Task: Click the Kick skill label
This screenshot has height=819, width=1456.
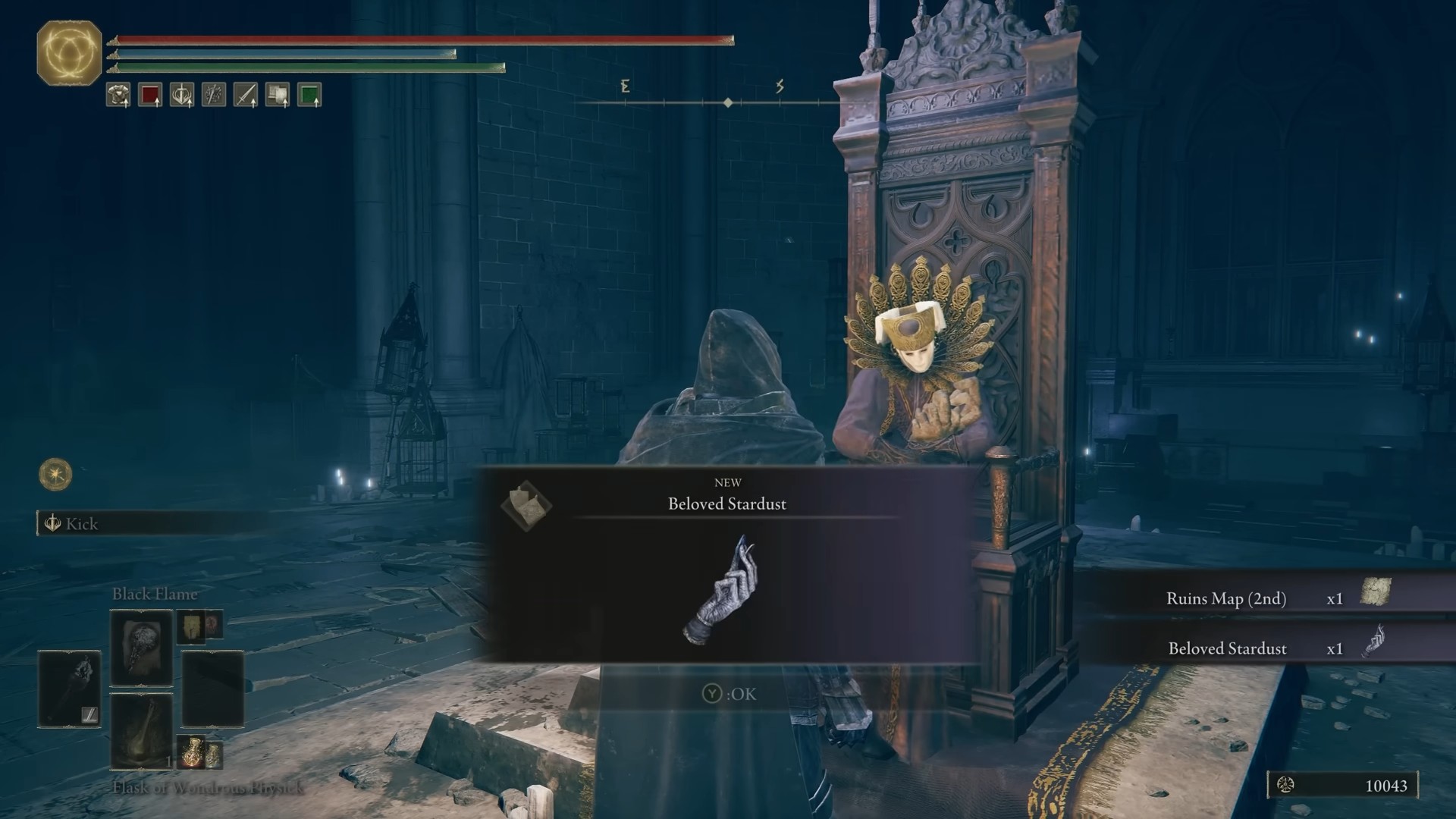Action: point(82,524)
